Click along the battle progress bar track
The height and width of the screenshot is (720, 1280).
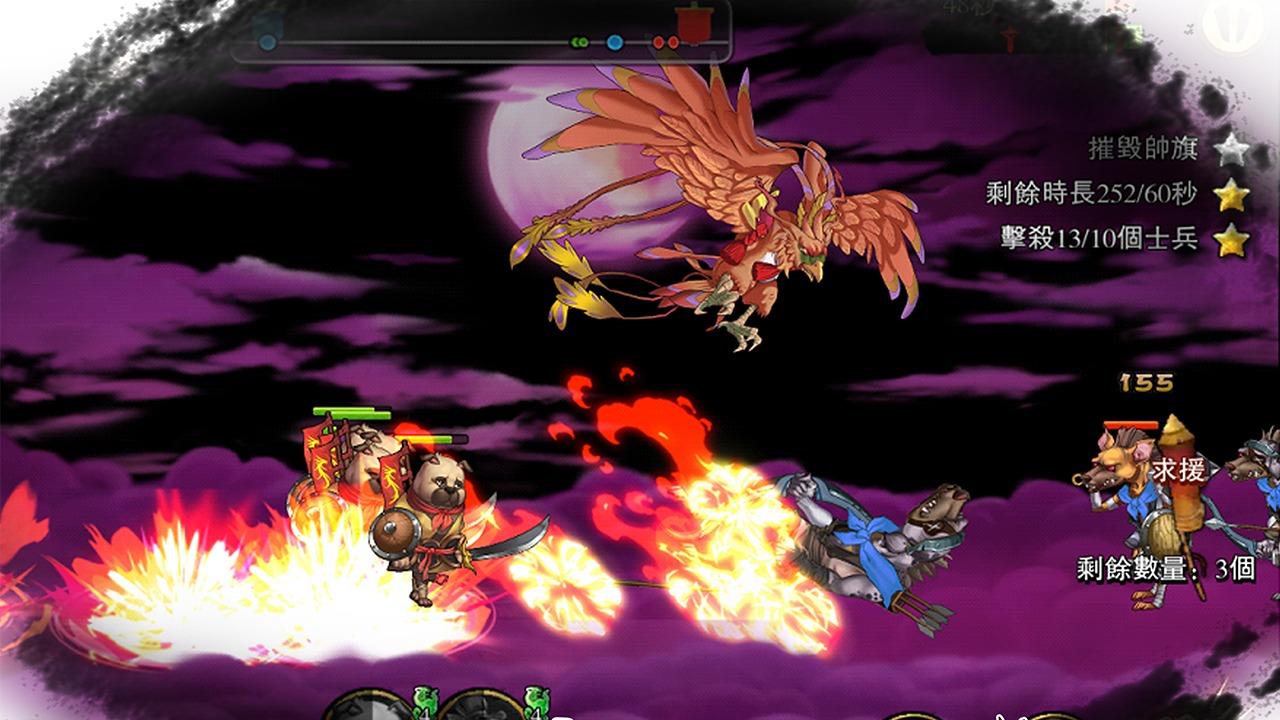(450, 41)
